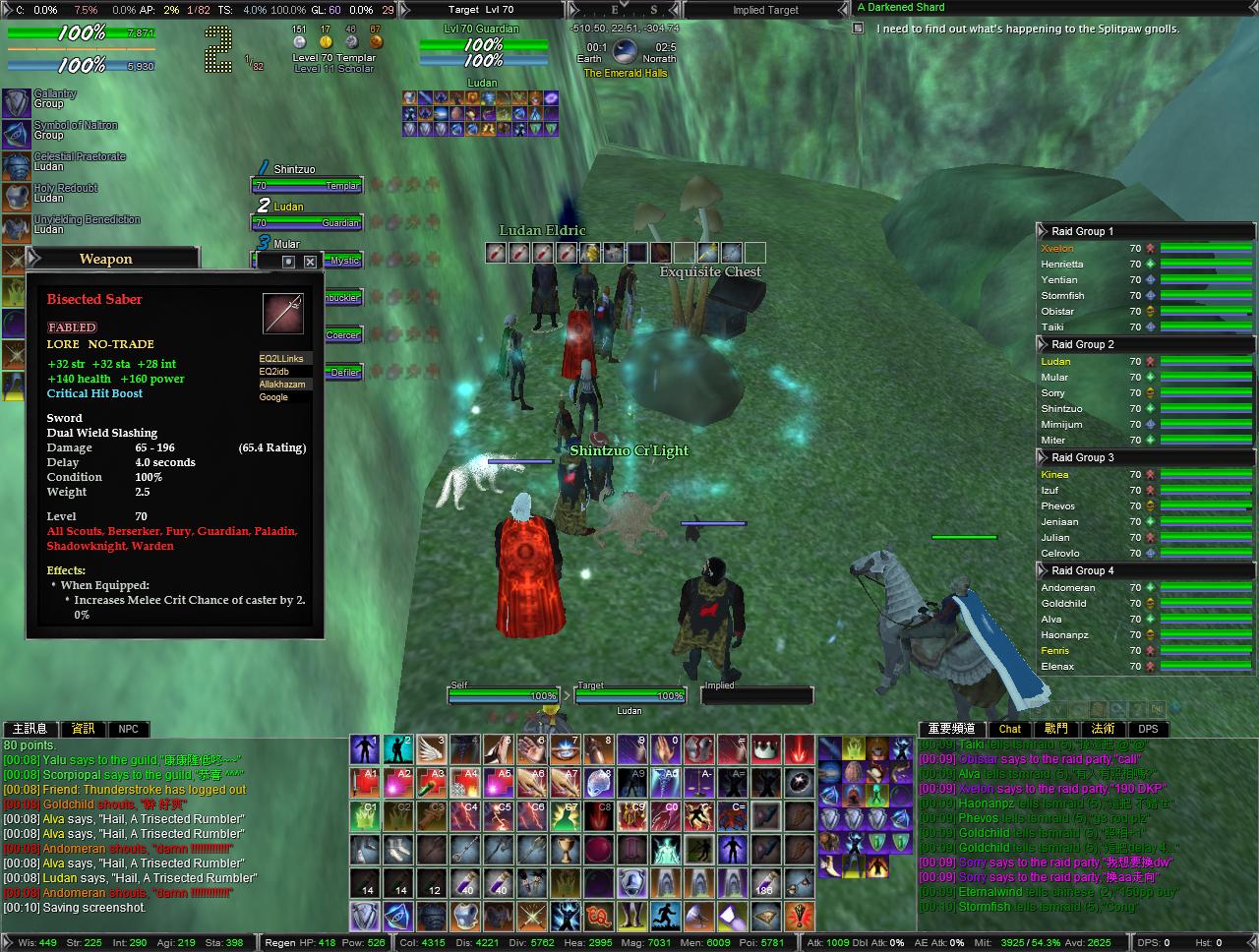Select the spell in hotbar slot 1
Image resolution: width=1259 pixels, height=952 pixels.
click(364, 751)
